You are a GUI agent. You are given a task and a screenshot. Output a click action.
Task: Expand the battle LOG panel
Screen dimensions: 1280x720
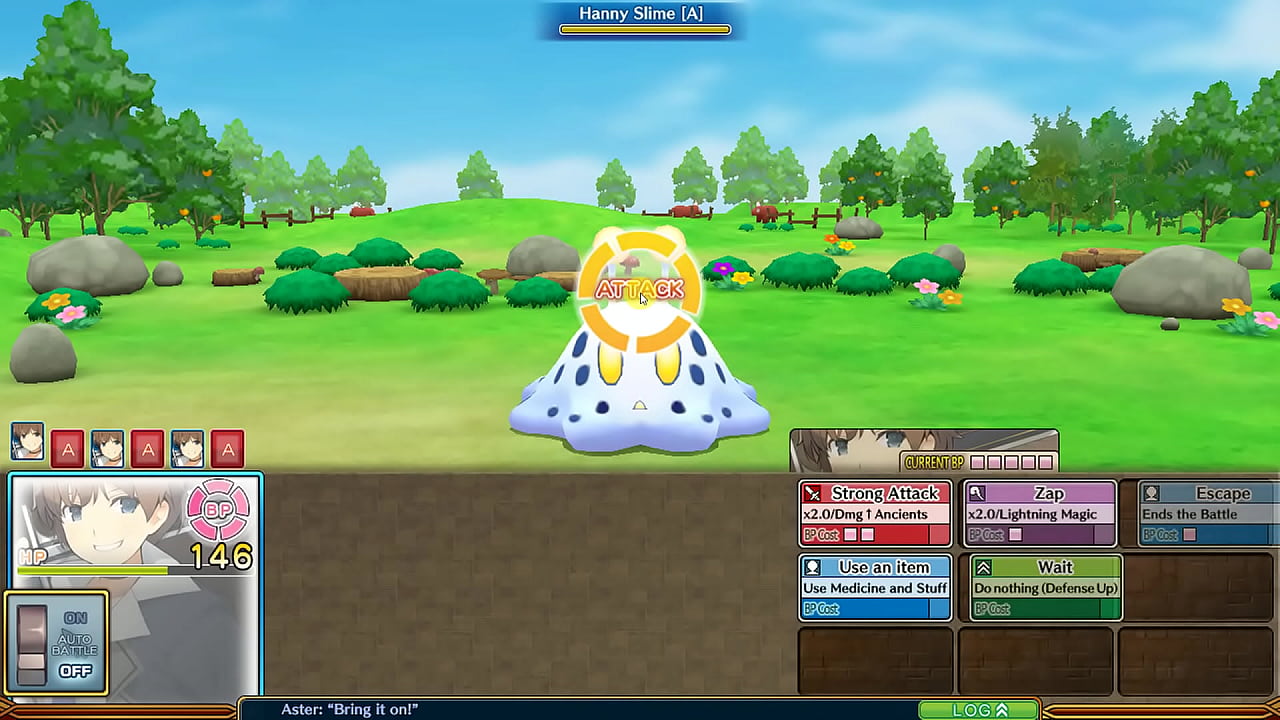coord(979,710)
